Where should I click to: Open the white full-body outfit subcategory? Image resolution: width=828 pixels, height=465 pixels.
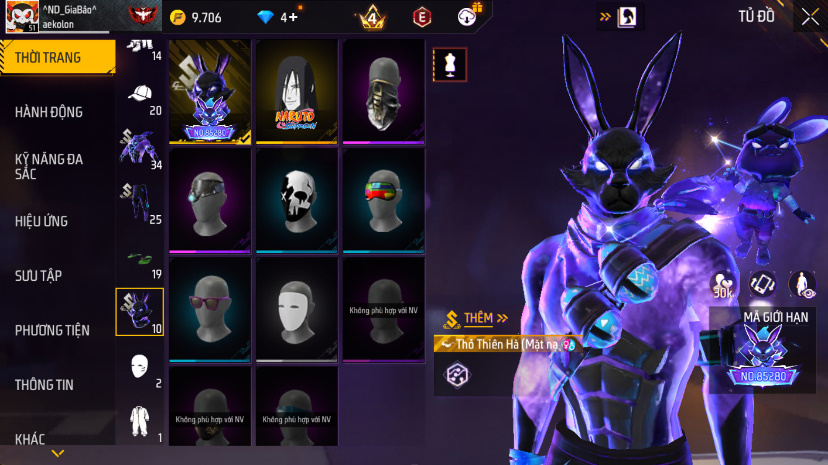pos(140,419)
